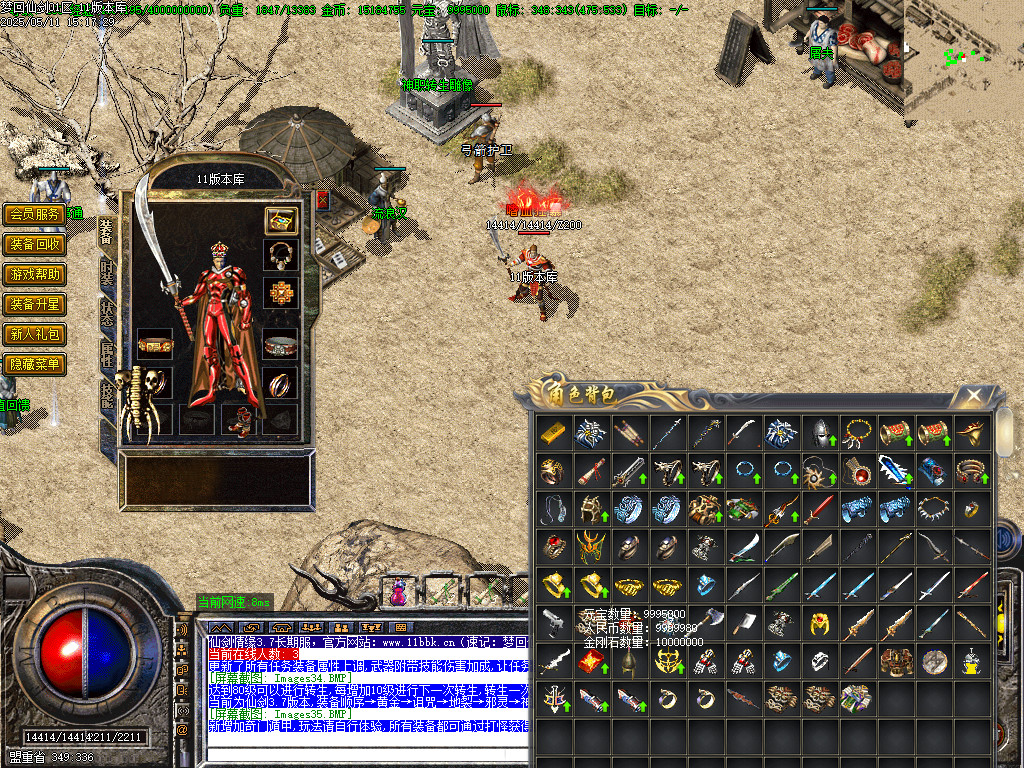Click the equipped necklace slot
Viewport: 1024px width, 768px height.
pos(280,254)
